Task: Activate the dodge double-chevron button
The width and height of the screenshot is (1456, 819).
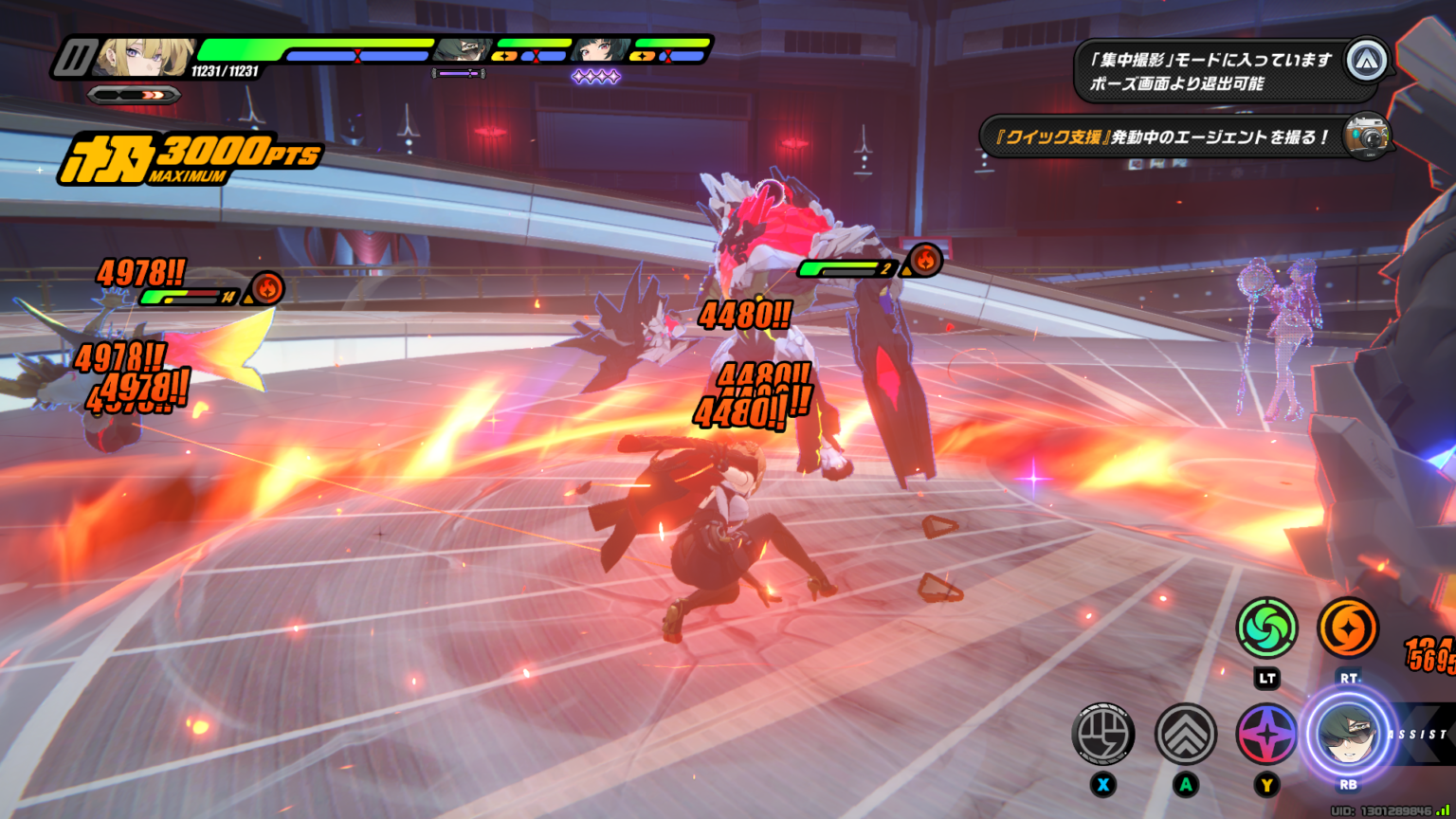Action: pos(1185,734)
